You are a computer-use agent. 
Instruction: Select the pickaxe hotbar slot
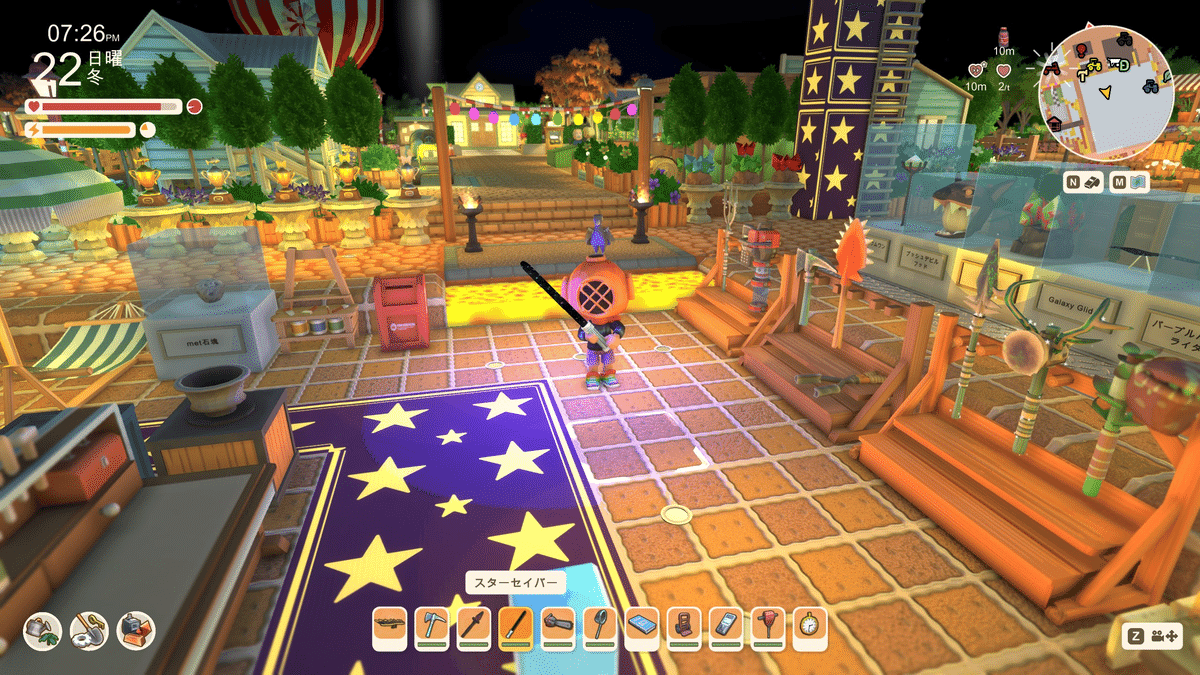[431, 625]
